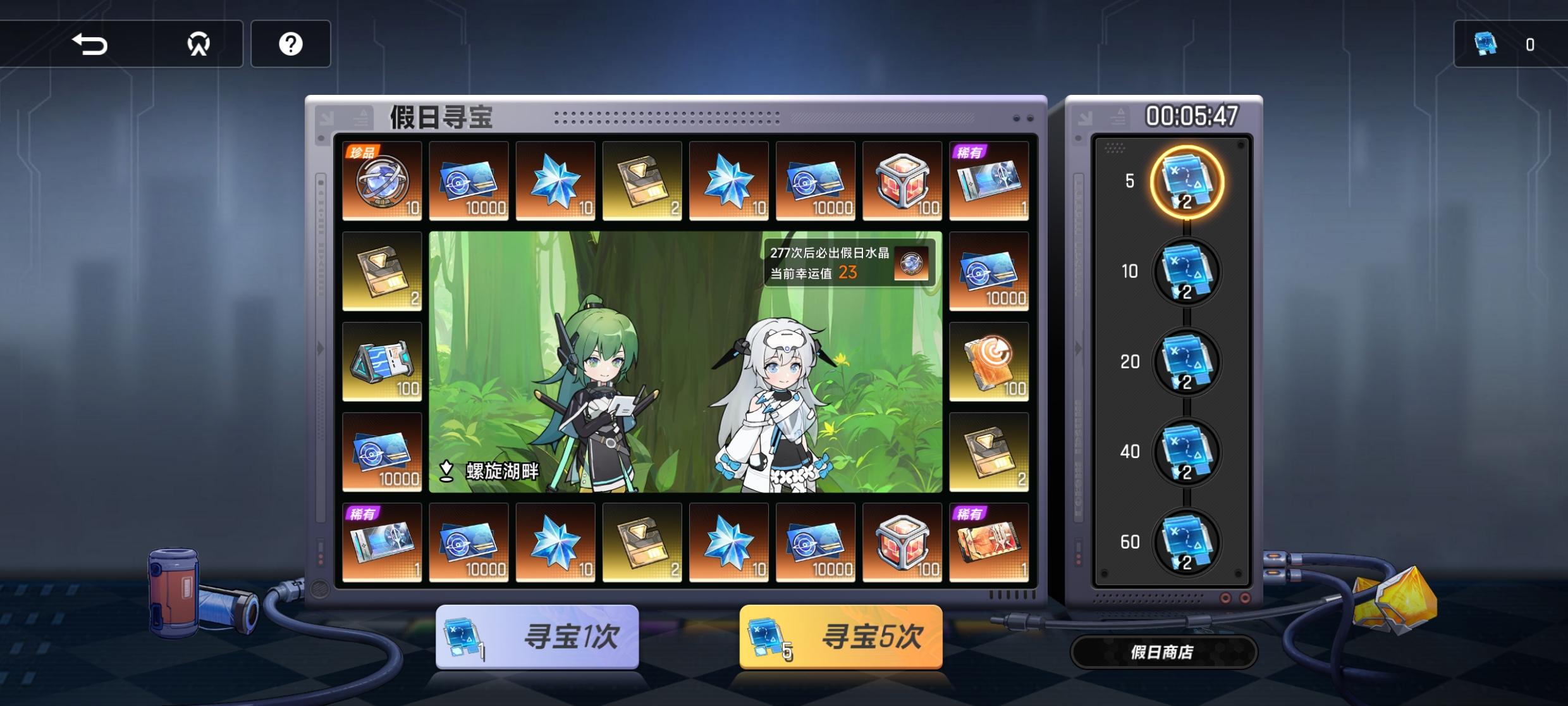Open the blue triangle device item worth 100
The width and height of the screenshot is (1568, 706).
pos(383,362)
